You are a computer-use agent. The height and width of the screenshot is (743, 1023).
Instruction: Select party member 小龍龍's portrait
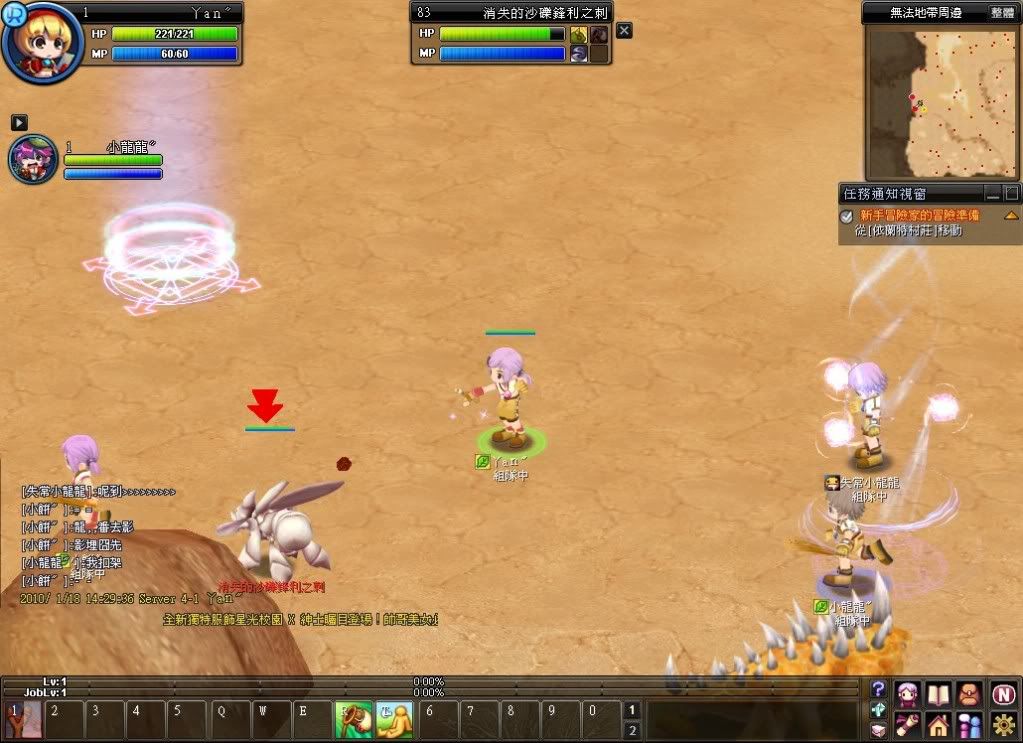point(33,161)
